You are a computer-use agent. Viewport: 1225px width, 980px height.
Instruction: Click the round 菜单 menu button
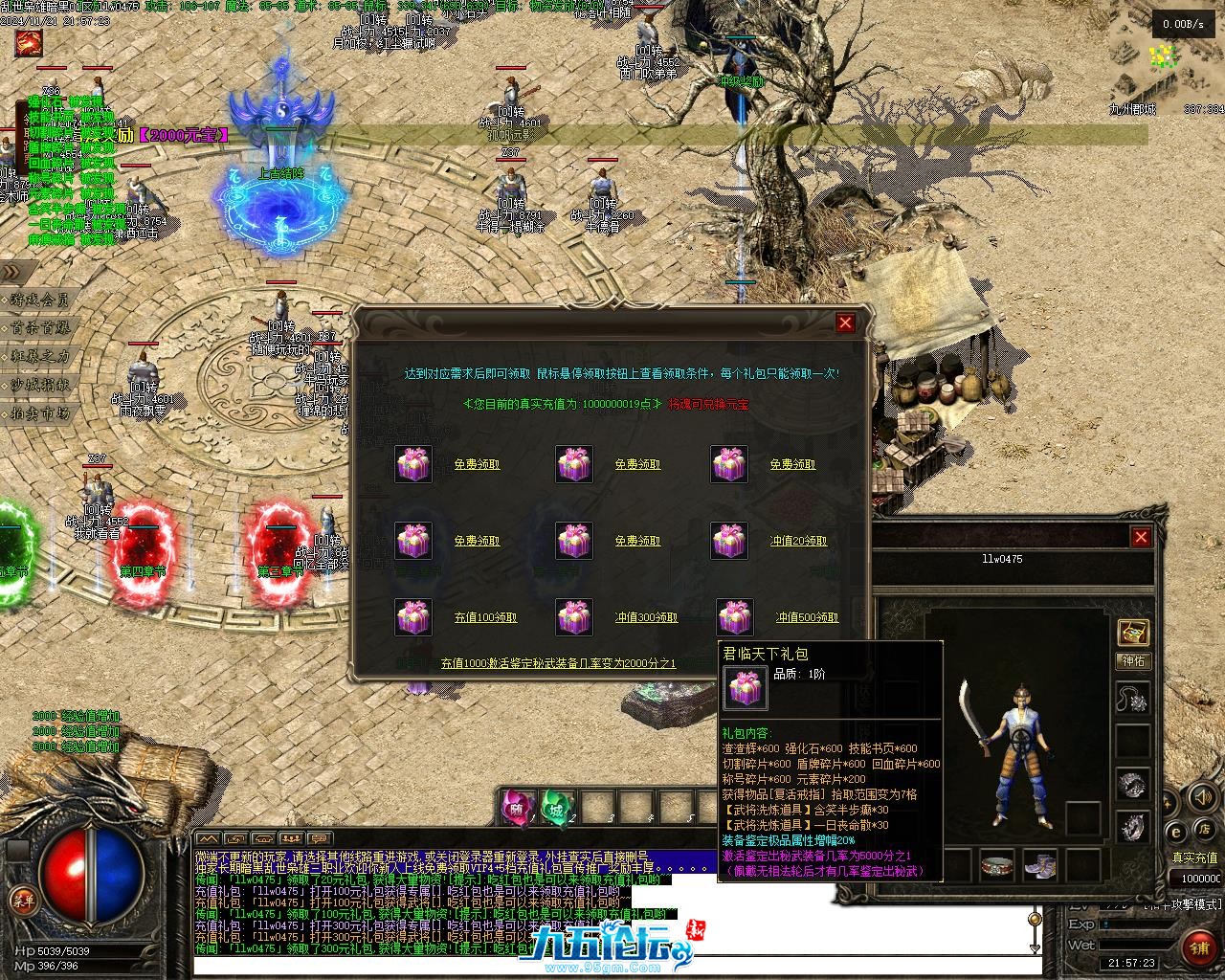21,900
